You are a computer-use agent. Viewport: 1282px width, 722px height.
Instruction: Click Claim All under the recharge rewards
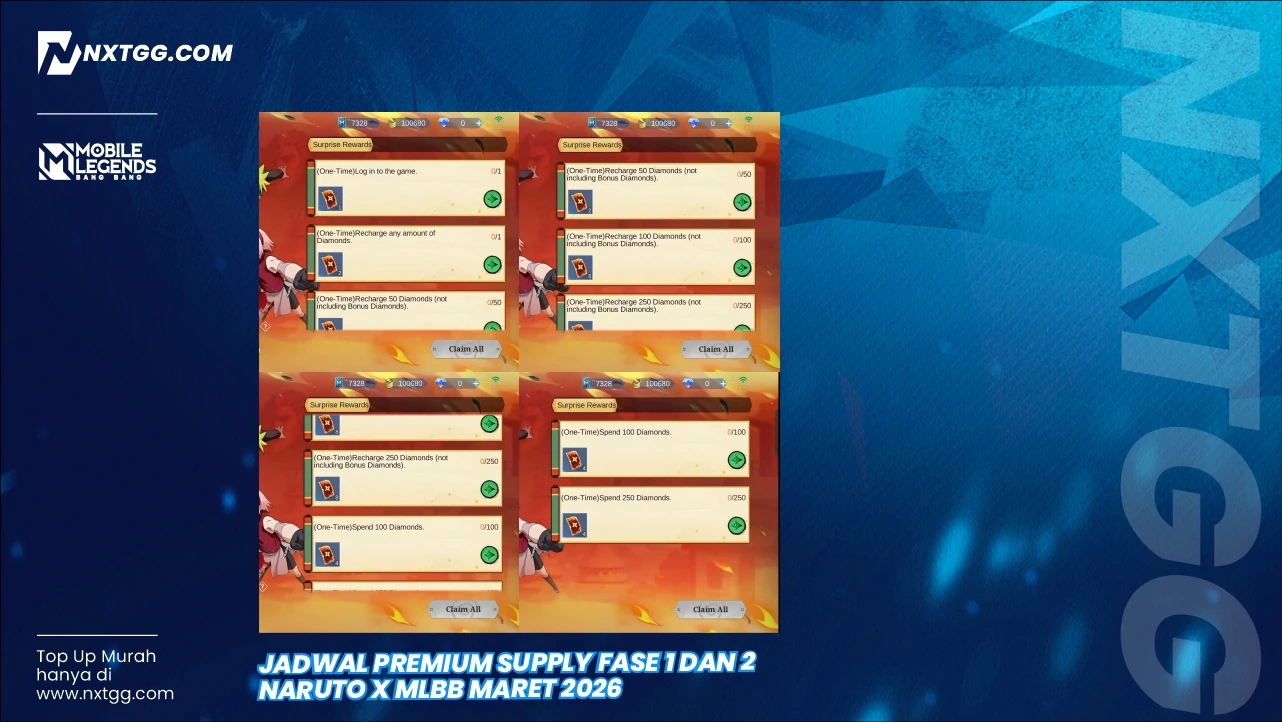pyautogui.click(x=715, y=348)
